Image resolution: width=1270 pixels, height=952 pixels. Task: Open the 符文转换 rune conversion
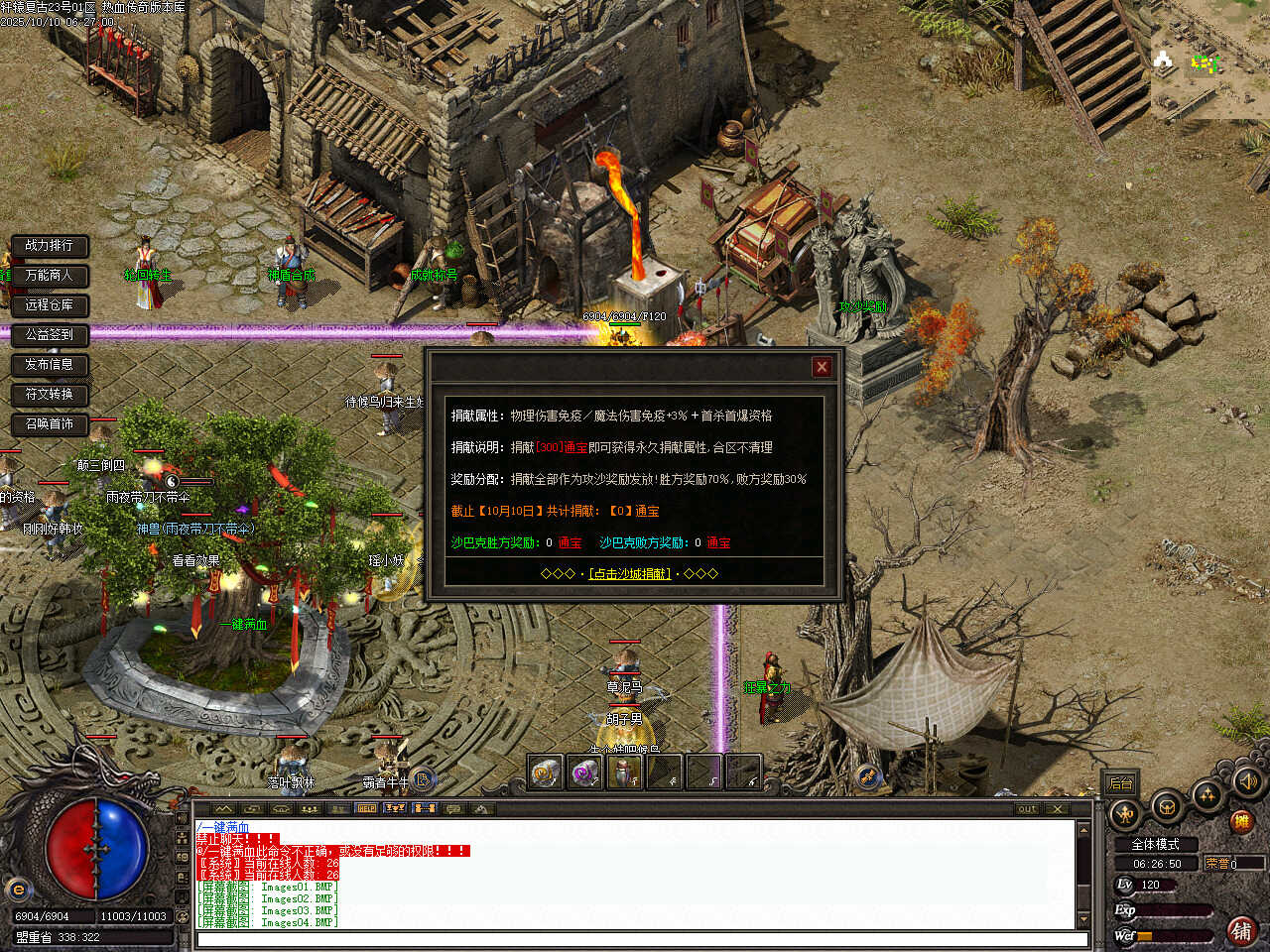50,394
